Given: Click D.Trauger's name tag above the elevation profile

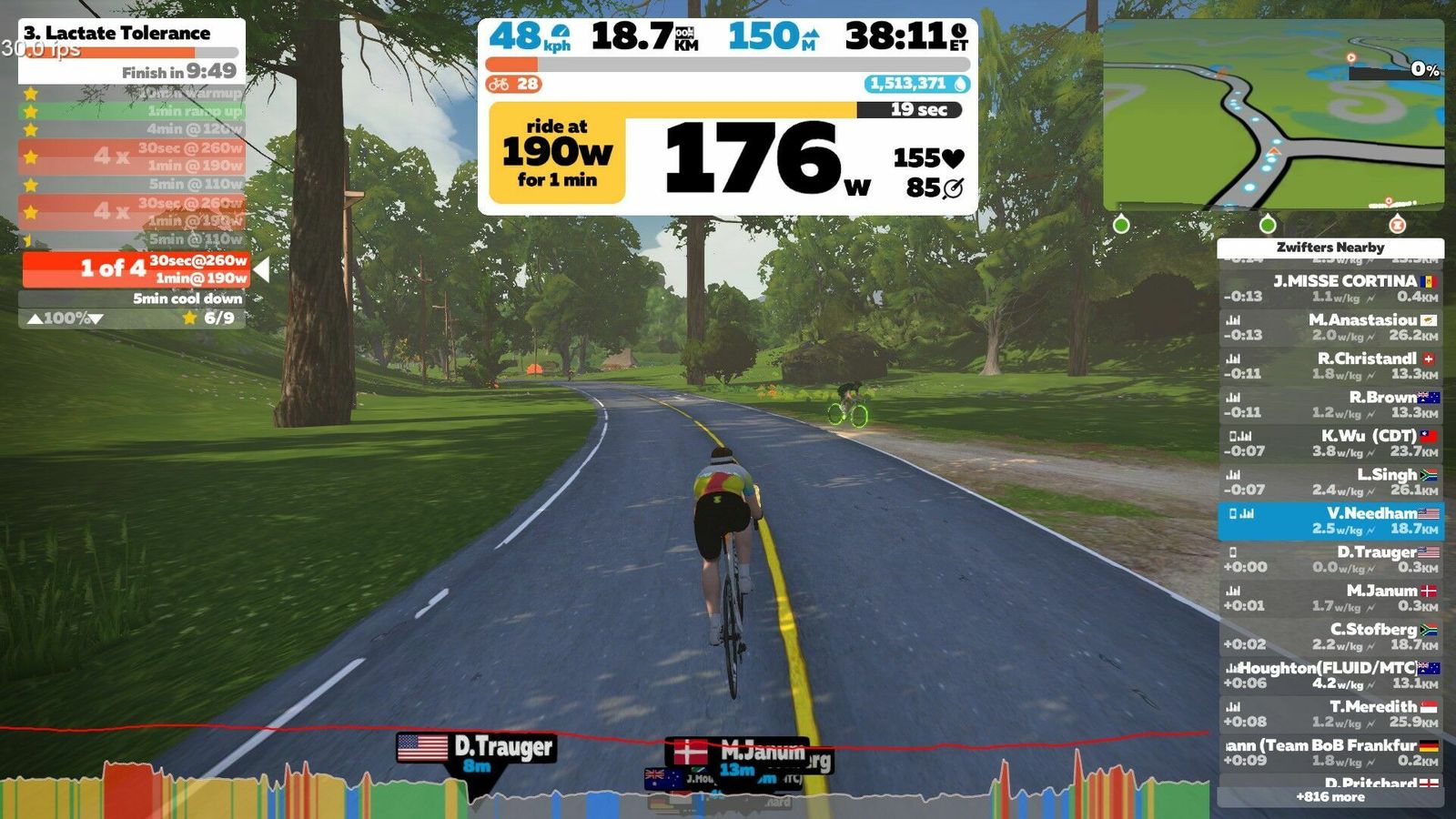Looking at the screenshot, I should (477, 748).
